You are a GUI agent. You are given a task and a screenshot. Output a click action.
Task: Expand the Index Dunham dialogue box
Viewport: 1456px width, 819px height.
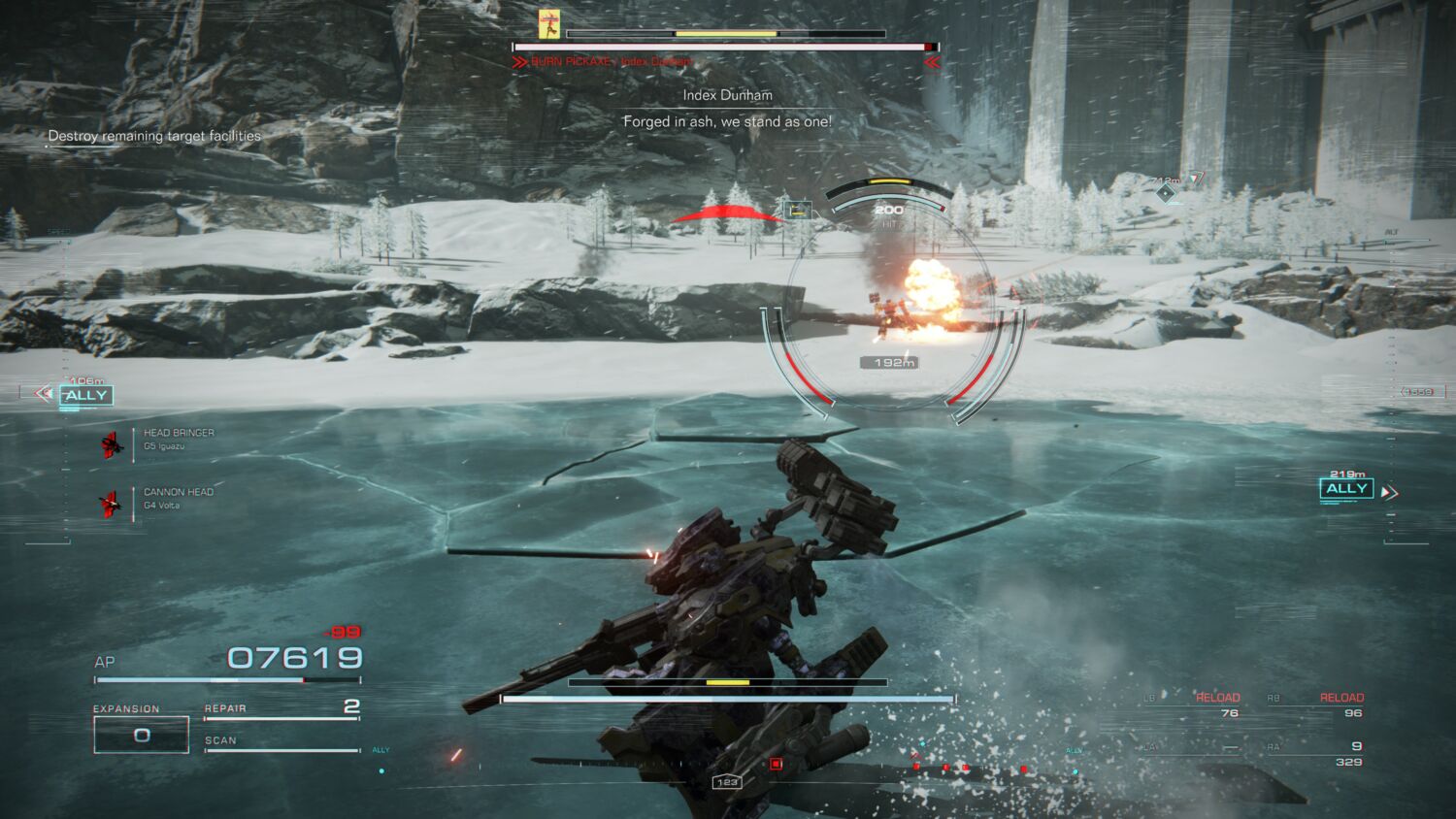coord(726,108)
